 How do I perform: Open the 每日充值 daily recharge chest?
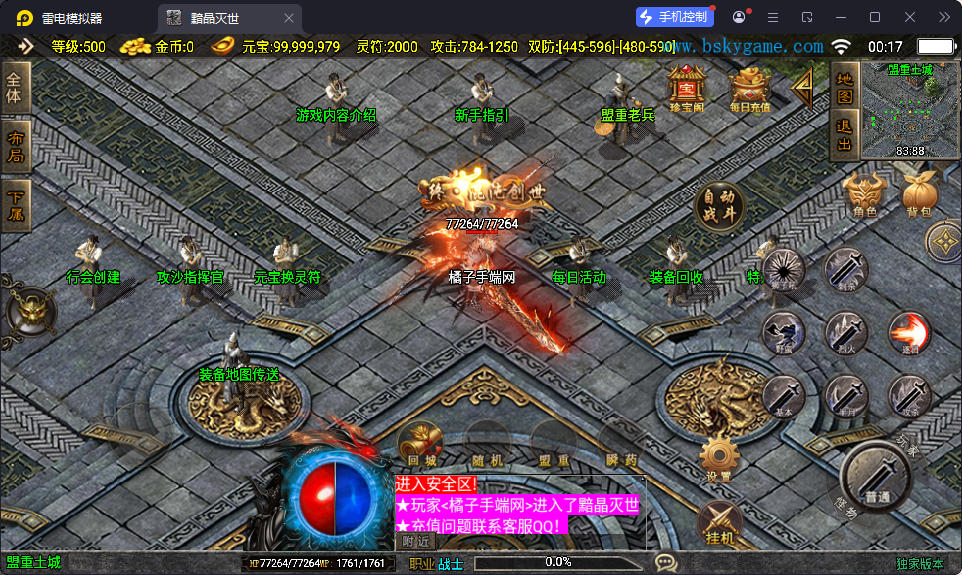pos(749,88)
